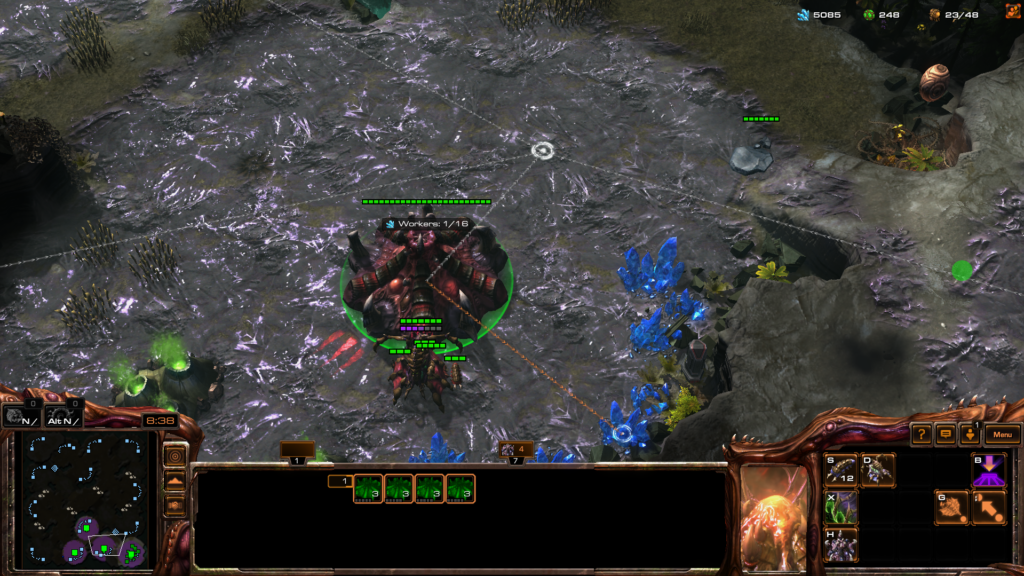Click the army button labeled Alt N/
This screenshot has width=1024, height=576.
(64, 417)
